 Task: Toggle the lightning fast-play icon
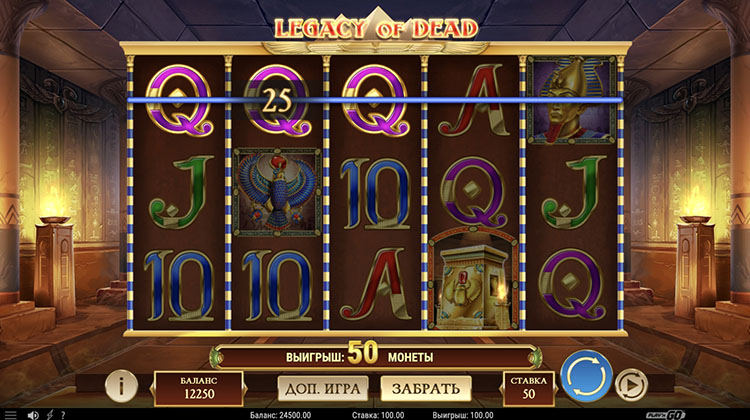[49, 414]
